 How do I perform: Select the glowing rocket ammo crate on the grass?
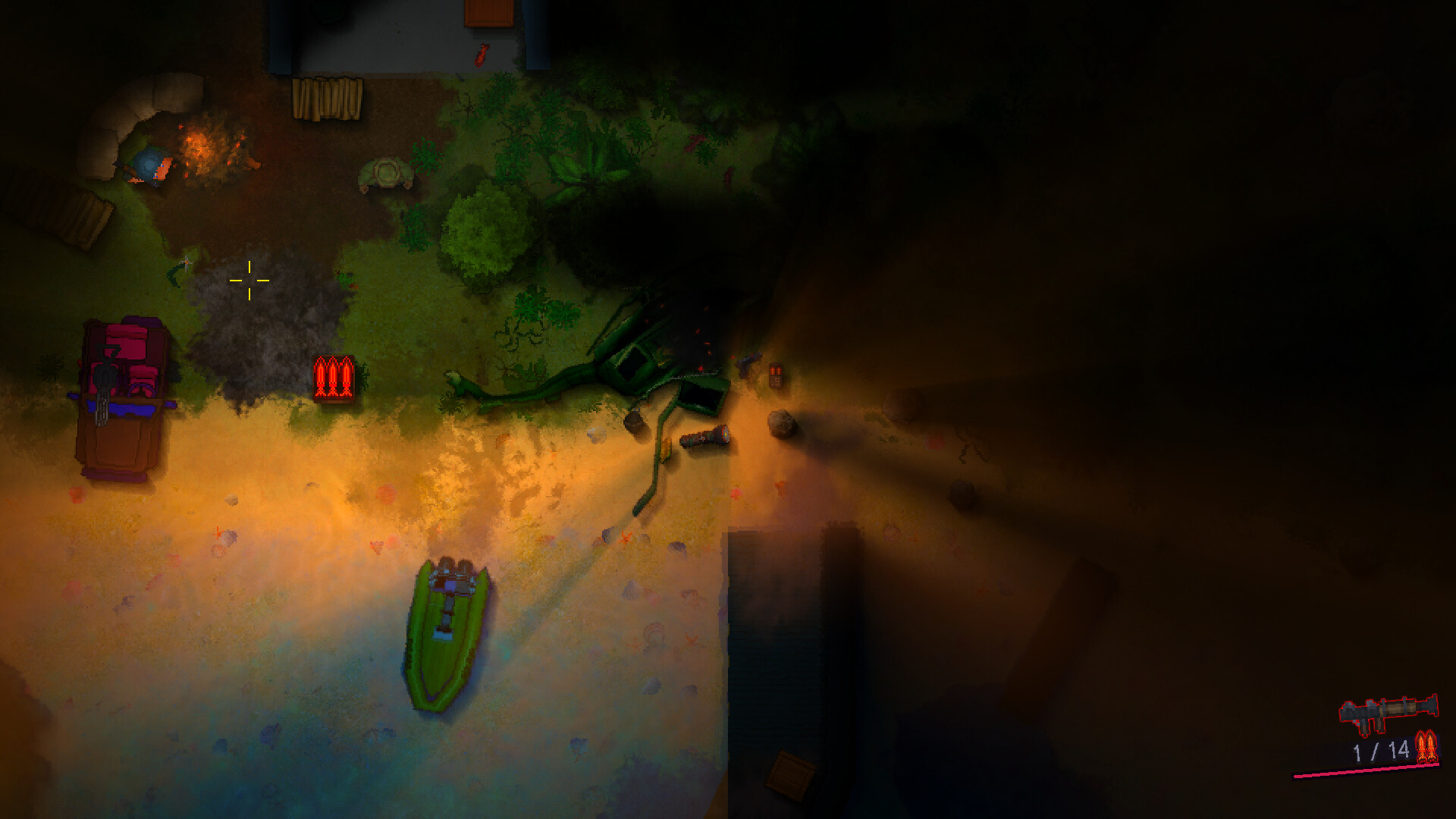click(332, 377)
